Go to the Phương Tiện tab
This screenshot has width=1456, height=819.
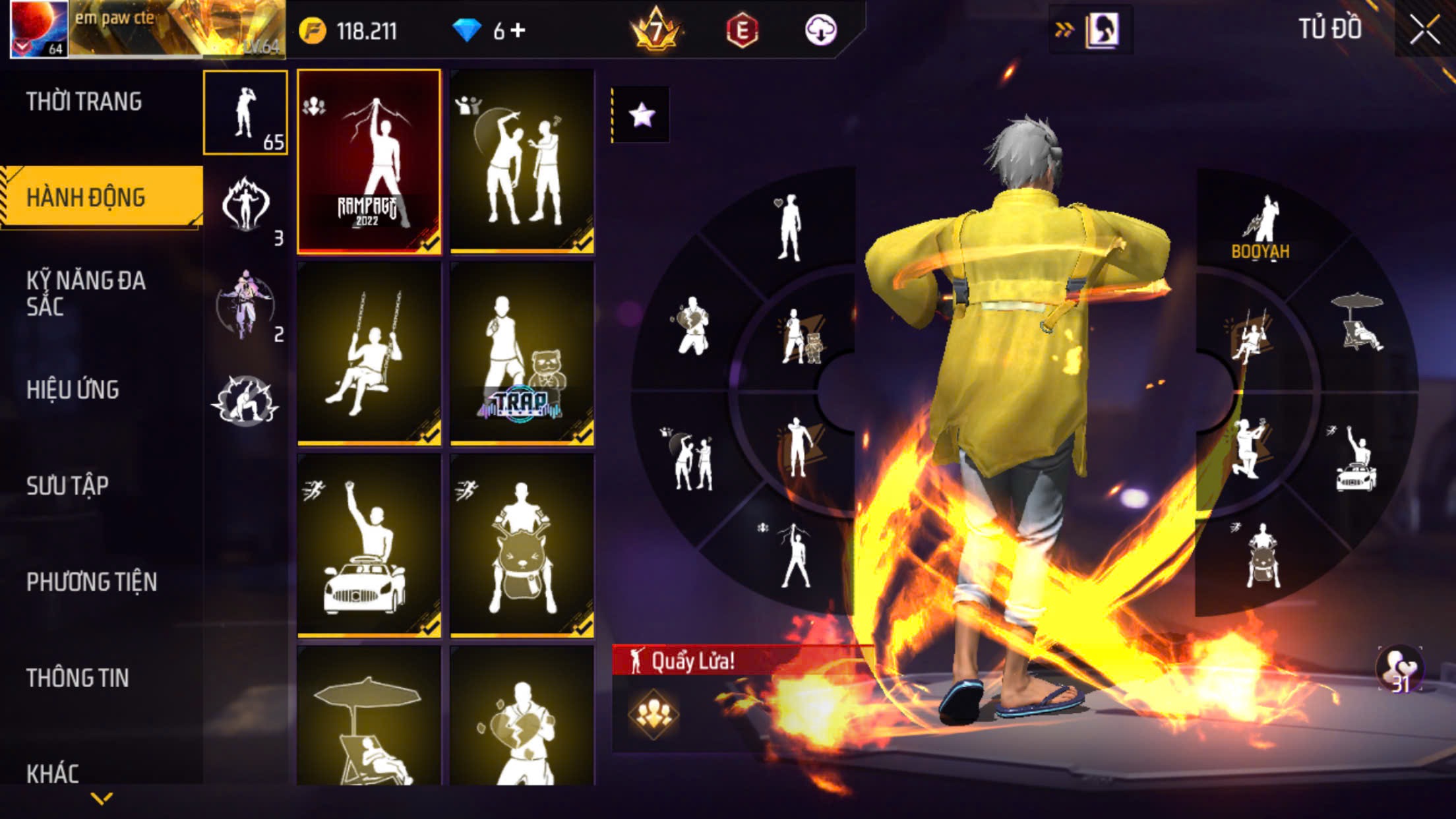coord(92,582)
